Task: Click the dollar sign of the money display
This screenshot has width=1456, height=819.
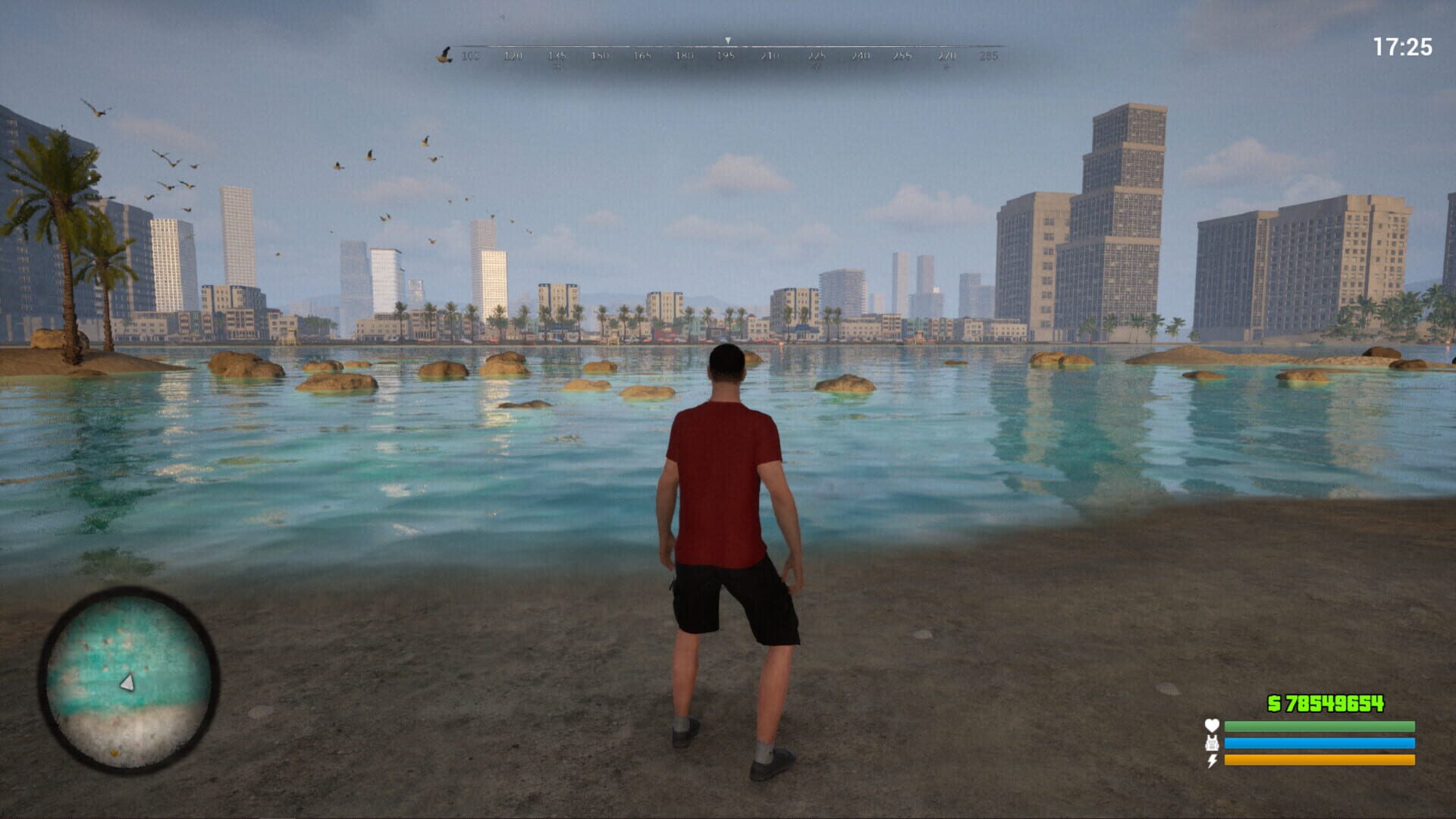Action: click(x=1274, y=703)
